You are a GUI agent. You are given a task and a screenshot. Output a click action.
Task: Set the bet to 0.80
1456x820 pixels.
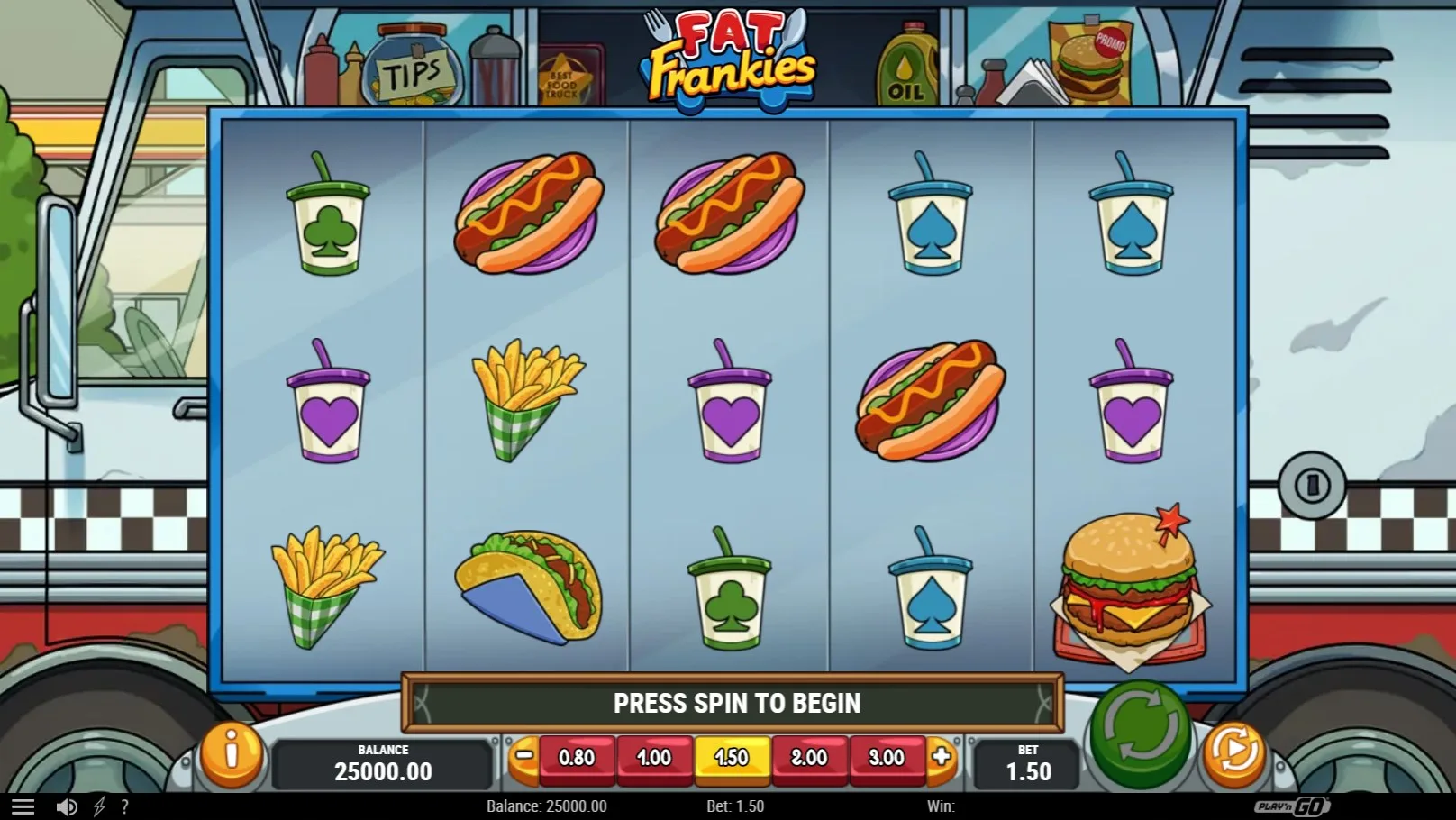[577, 758]
